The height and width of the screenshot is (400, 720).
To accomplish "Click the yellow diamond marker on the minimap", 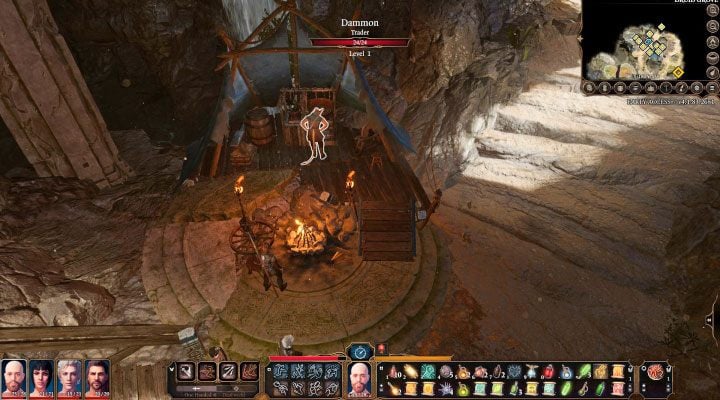I will [x=677, y=72].
